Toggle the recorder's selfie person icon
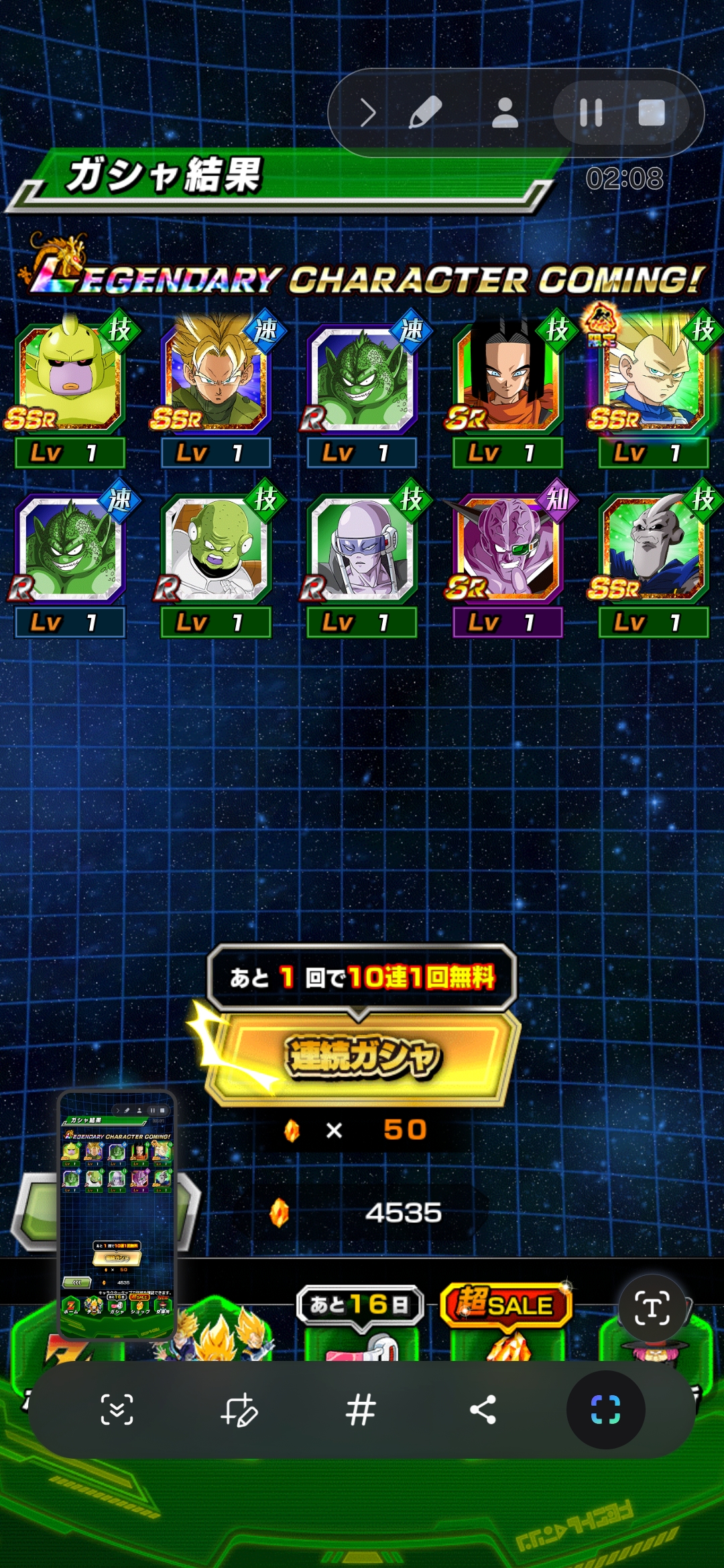This screenshot has width=724, height=1568. coord(505,113)
